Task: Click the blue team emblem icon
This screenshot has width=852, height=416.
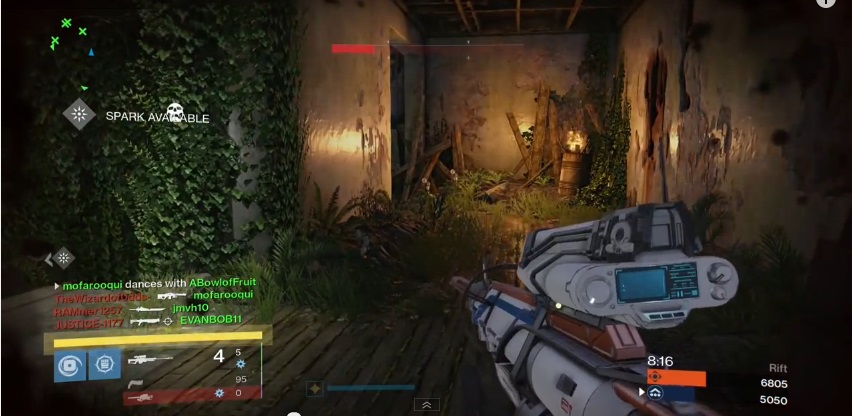Action: [x=655, y=393]
